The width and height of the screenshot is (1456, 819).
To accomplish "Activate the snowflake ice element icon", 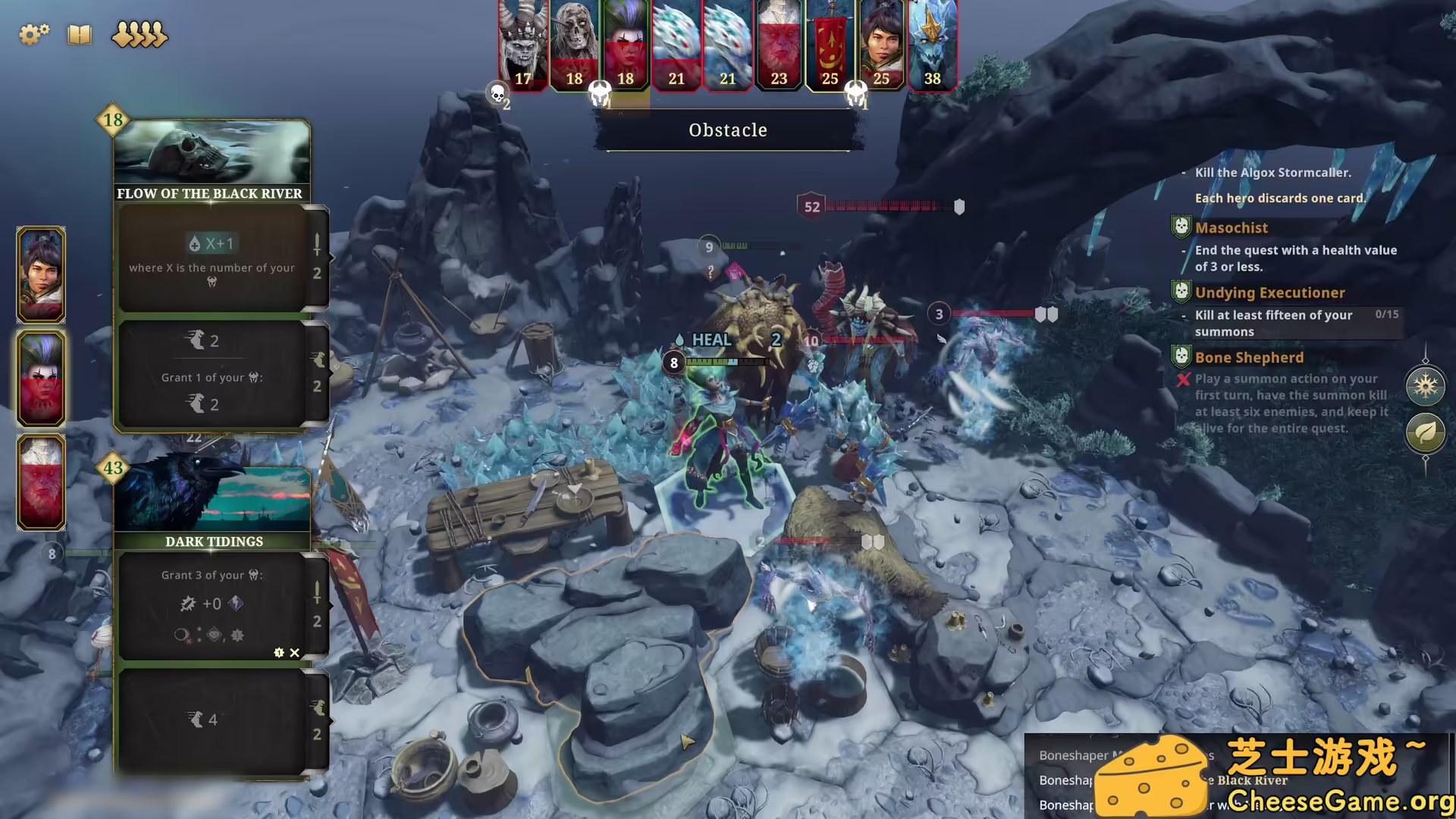I will tap(1425, 386).
